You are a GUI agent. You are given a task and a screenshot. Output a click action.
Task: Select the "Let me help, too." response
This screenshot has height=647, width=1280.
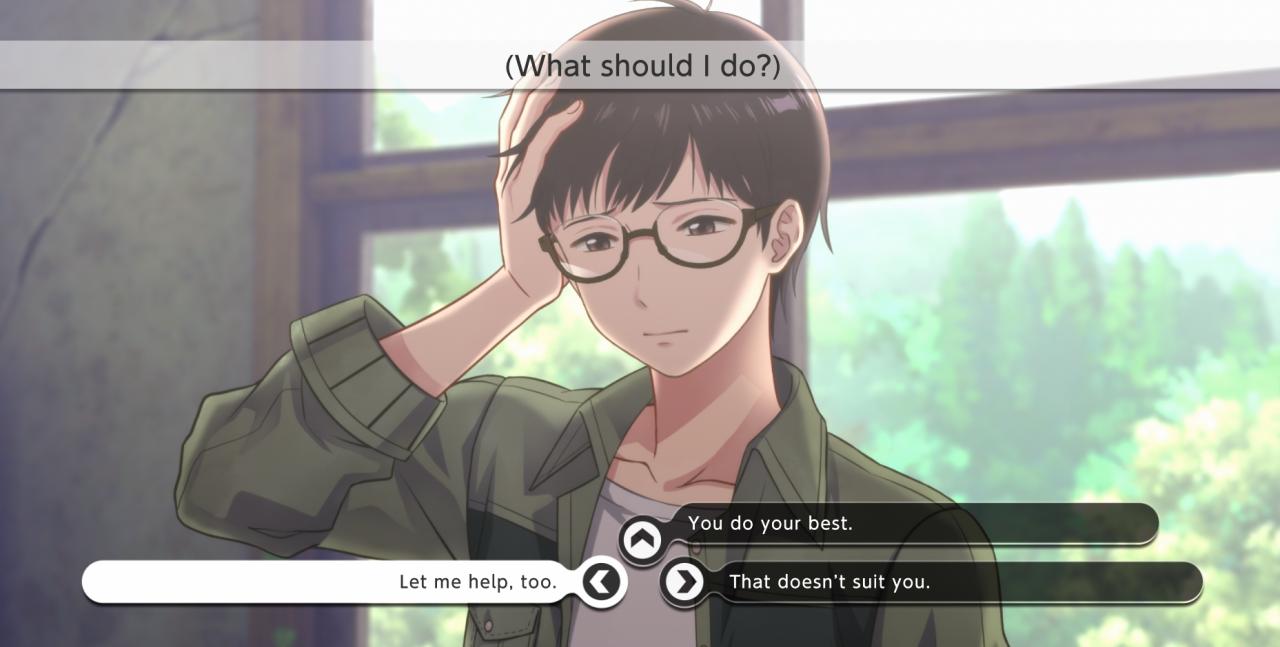click(477, 582)
